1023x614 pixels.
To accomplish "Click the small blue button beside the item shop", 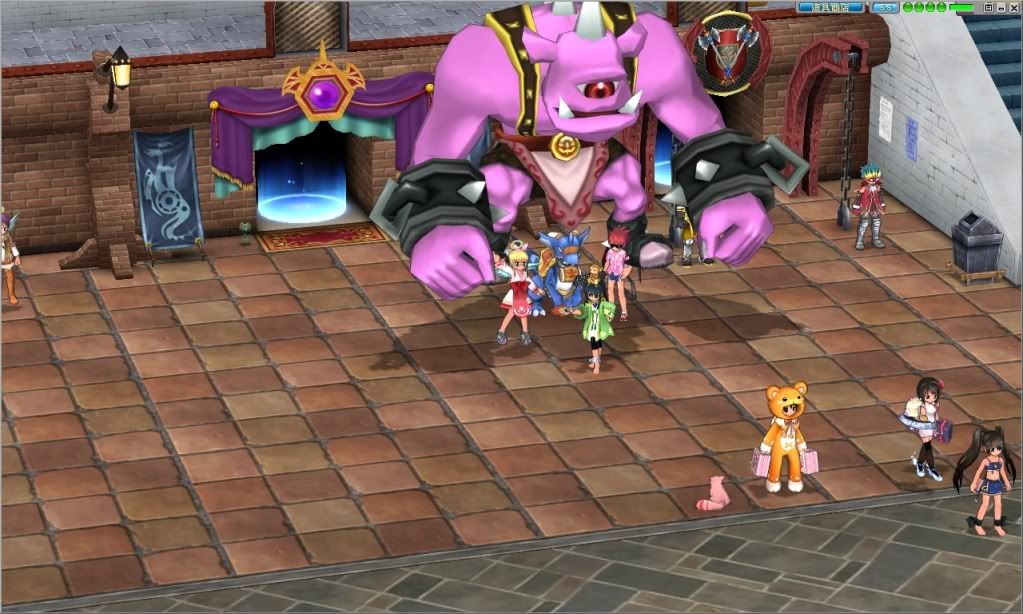I will tap(885, 7).
